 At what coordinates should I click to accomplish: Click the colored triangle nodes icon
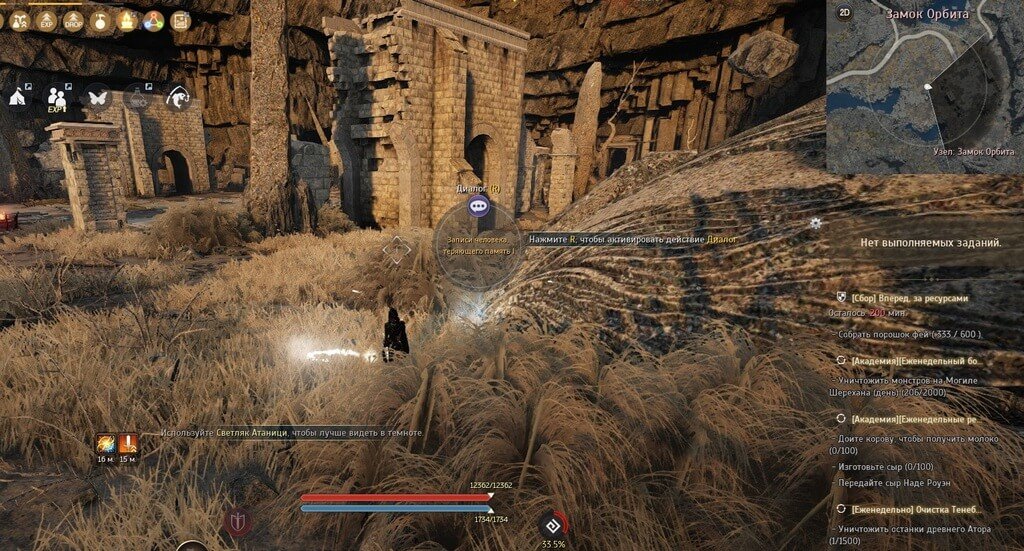[153, 20]
